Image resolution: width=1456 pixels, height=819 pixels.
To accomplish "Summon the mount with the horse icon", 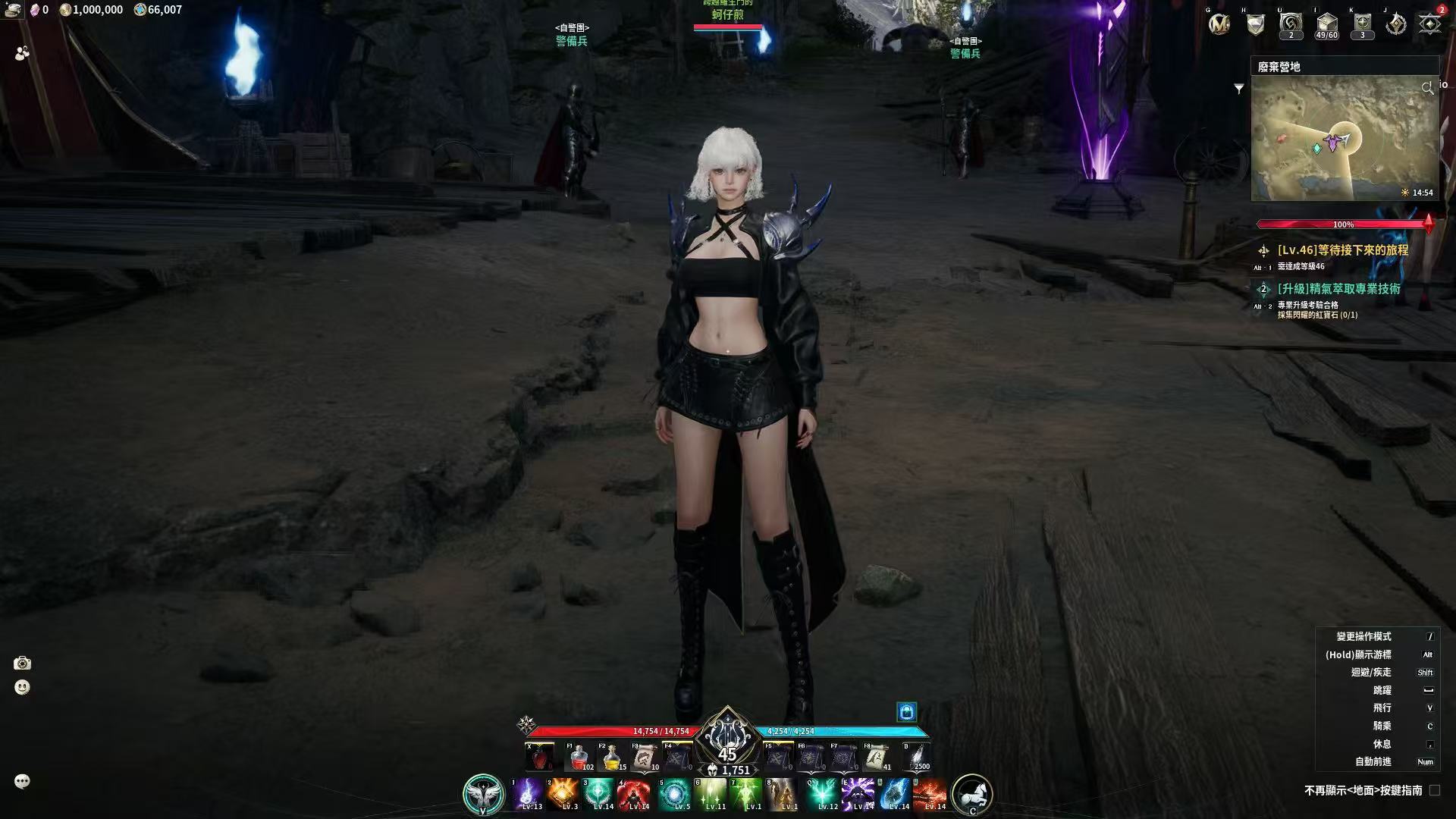I will [x=971, y=794].
